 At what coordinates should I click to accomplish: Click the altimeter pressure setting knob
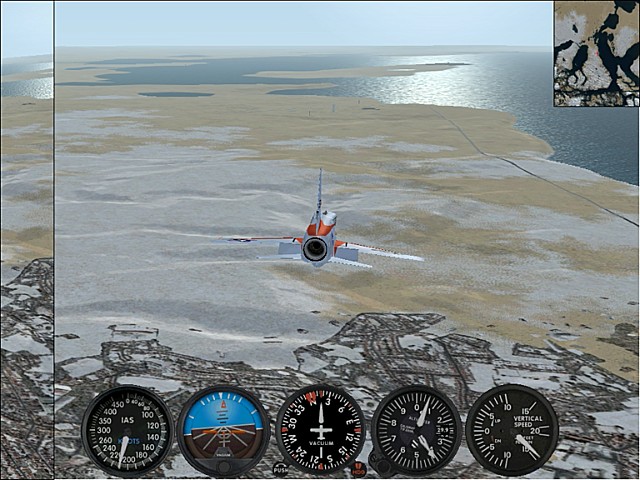[x=380, y=464]
